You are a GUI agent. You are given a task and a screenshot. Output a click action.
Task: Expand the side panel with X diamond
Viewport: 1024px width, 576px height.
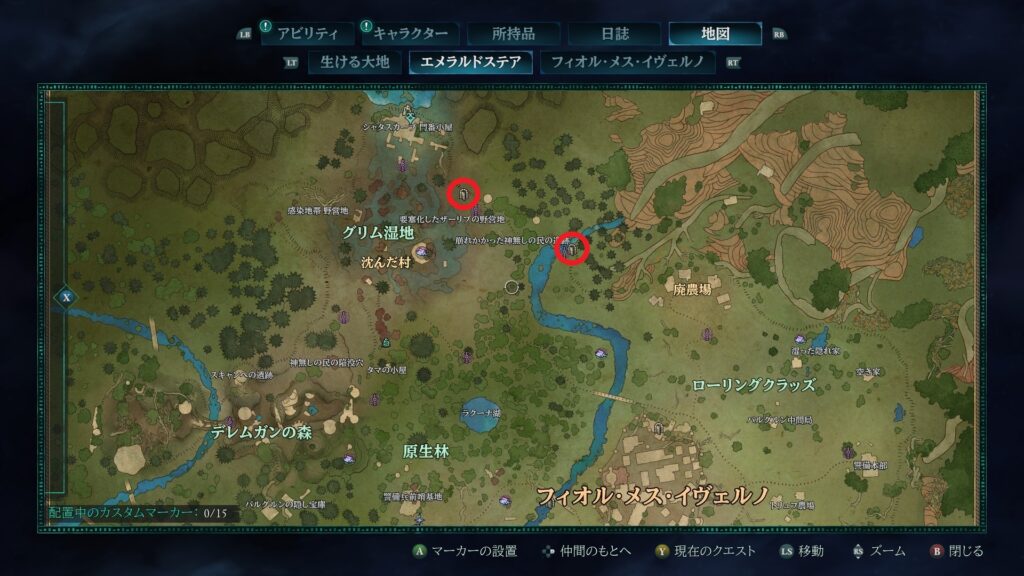pyautogui.click(x=65, y=297)
